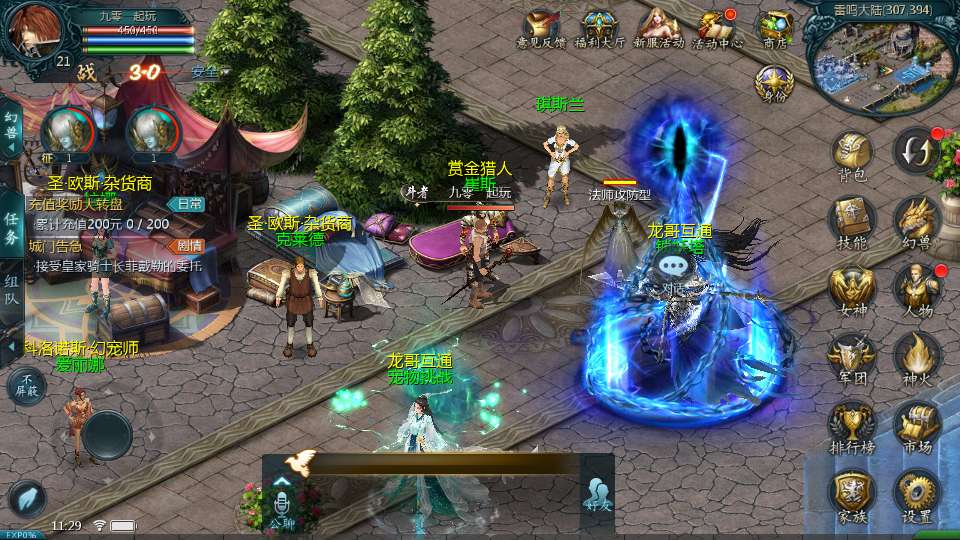
Task: Select the 日常 daily quest tag
Action: tap(184, 204)
